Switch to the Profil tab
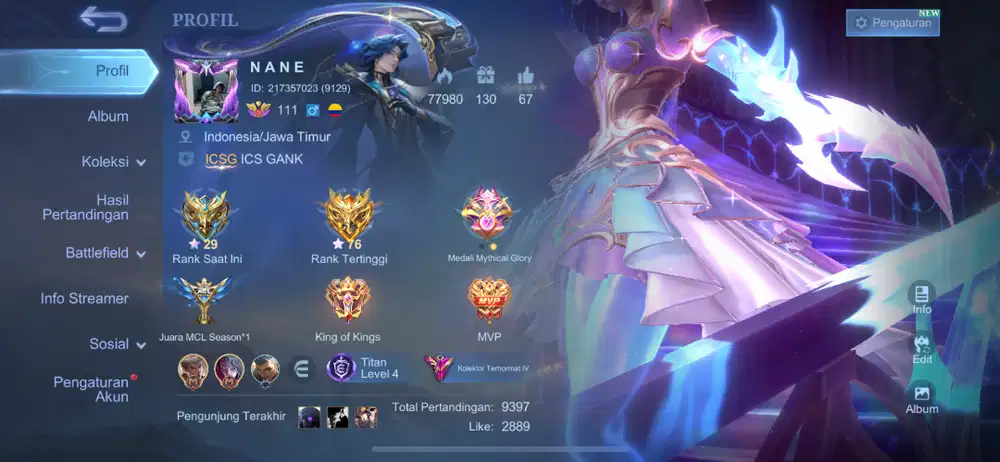Screen dimensions: 1000x462 tap(112, 71)
